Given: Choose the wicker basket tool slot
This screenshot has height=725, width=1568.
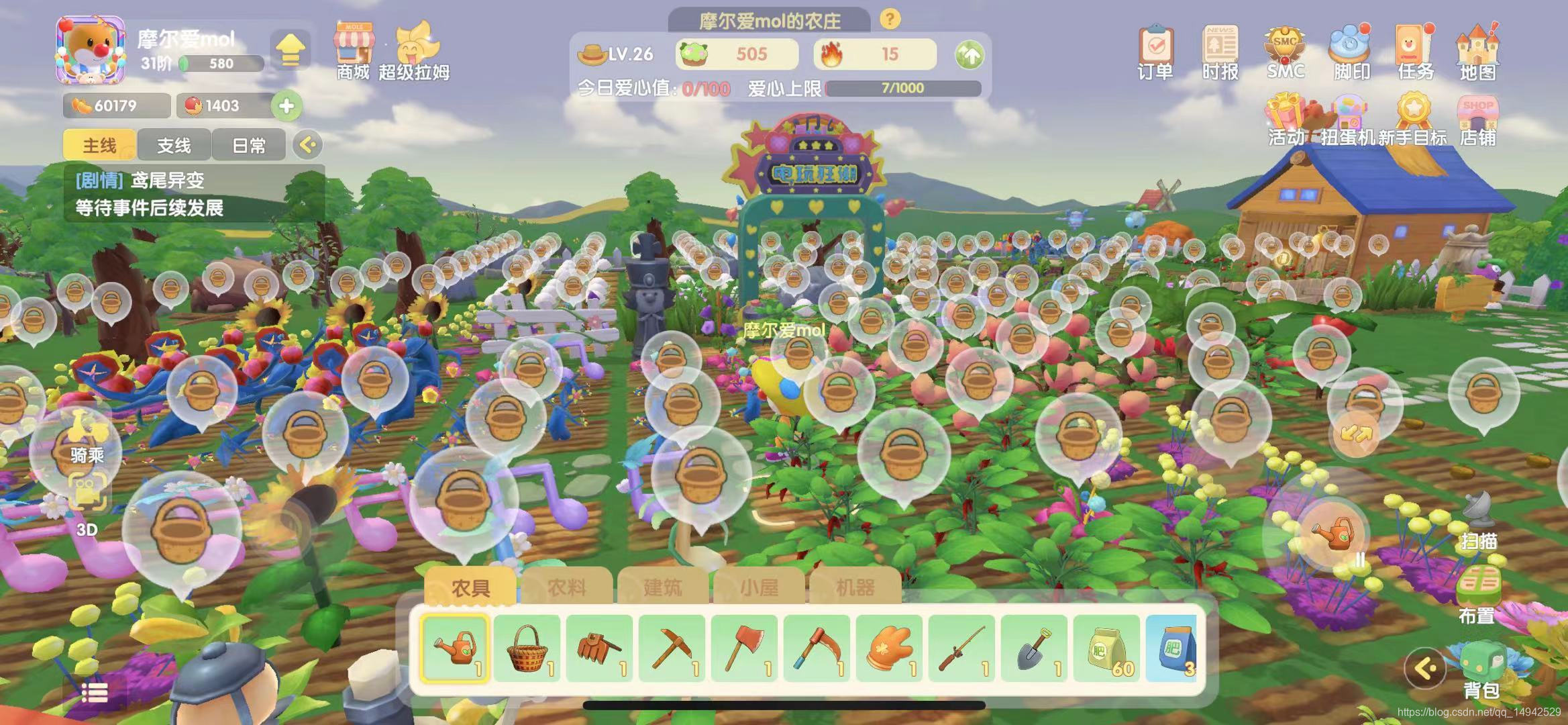Looking at the screenshot, I should click(x=528, y=648).
